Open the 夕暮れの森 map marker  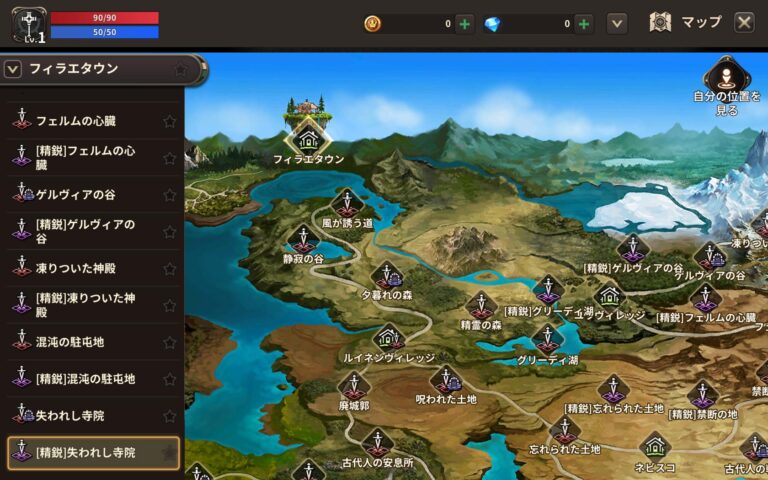pos(386,276)
